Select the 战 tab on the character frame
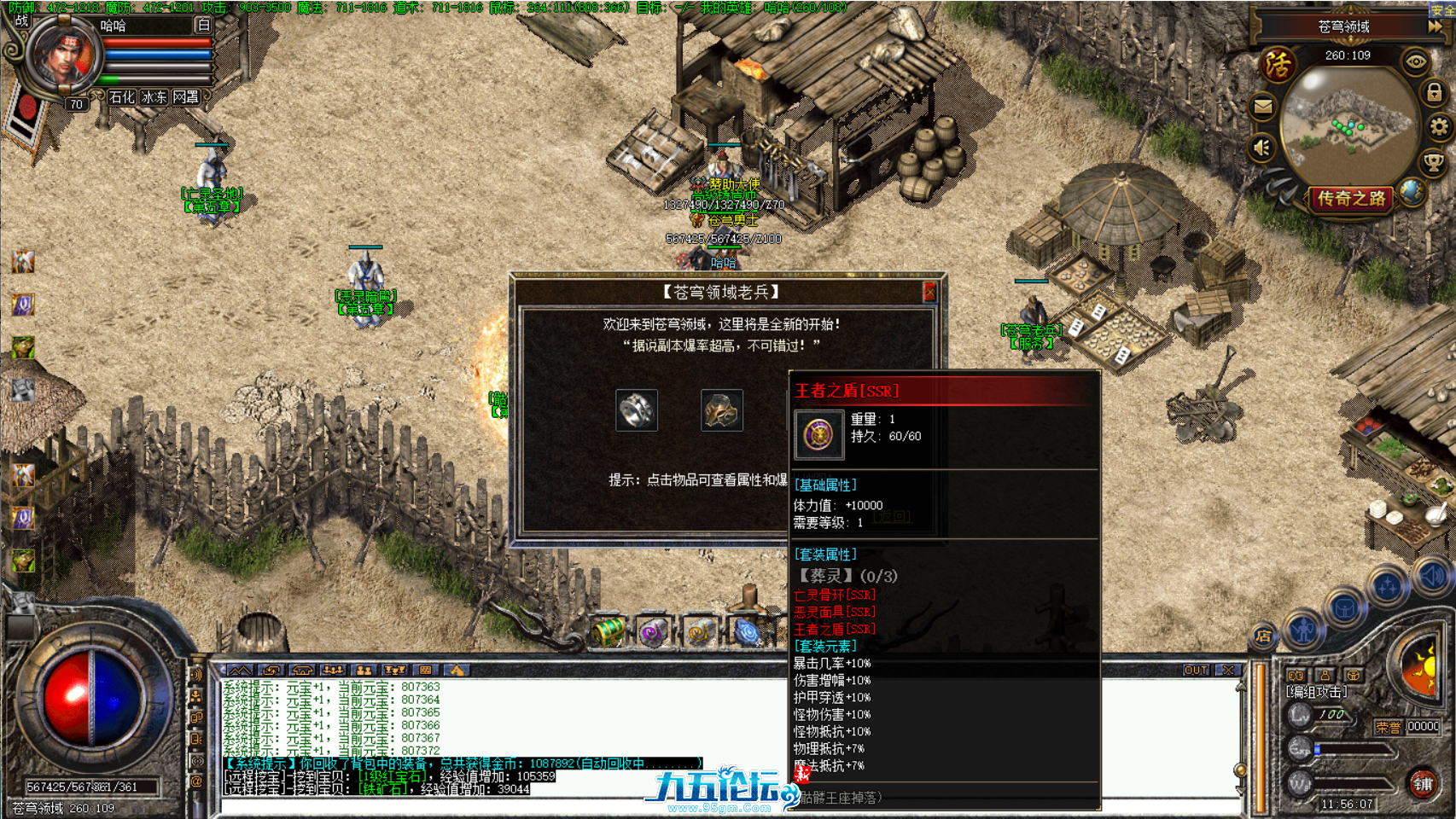The height and width of the screenshot is (819, 1456). (21, 20)
